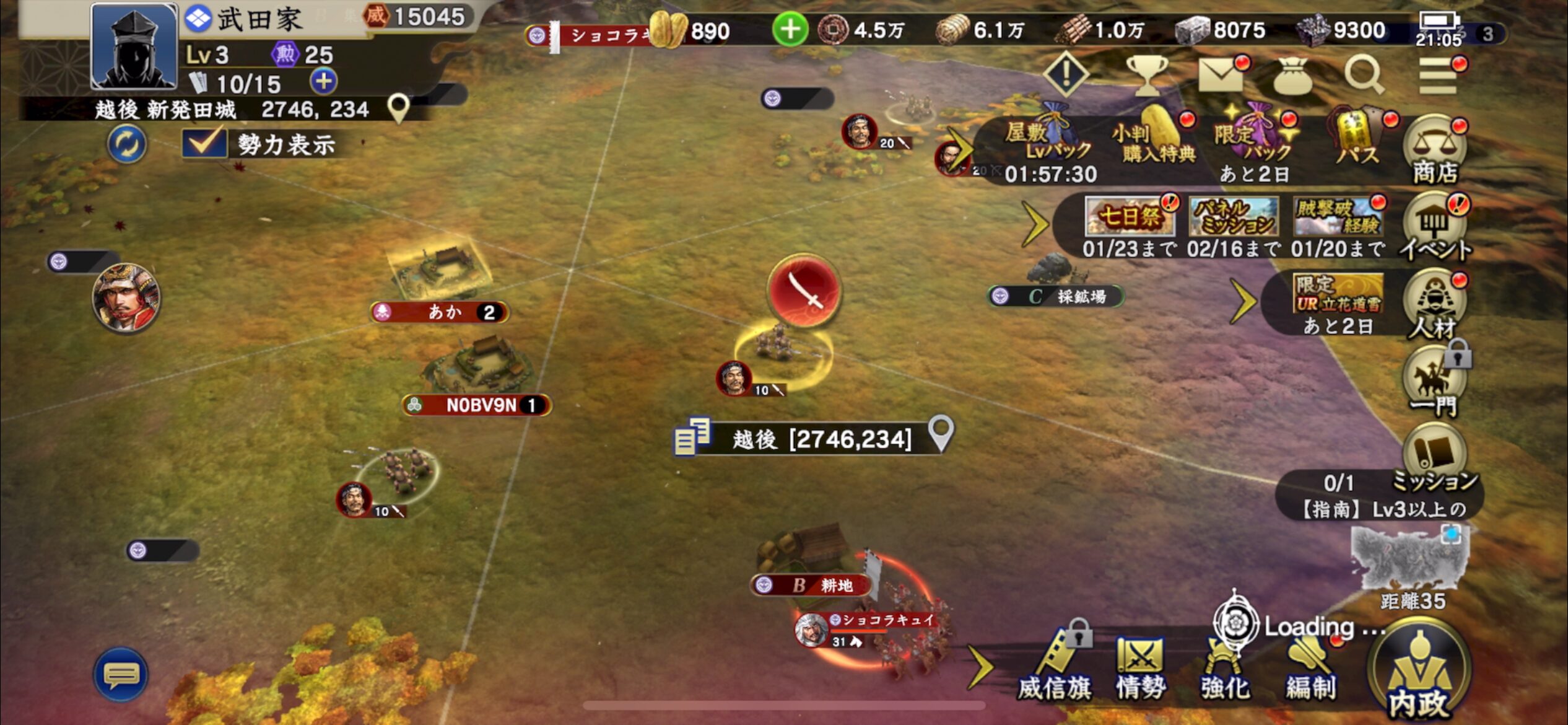The image size is (1568, 725).
Task: Open the mail envelope inbox
Action: click(x=1221, y=76)
